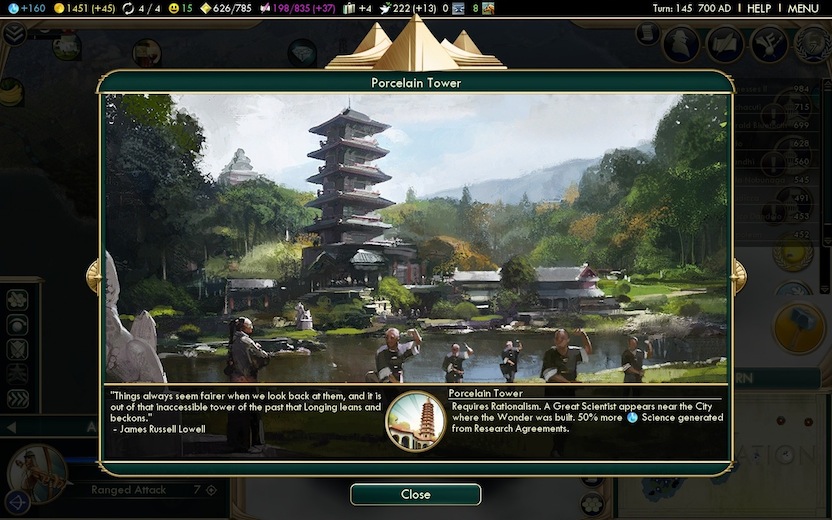
Task: Select the archer unit portrait
Action: 37,472
